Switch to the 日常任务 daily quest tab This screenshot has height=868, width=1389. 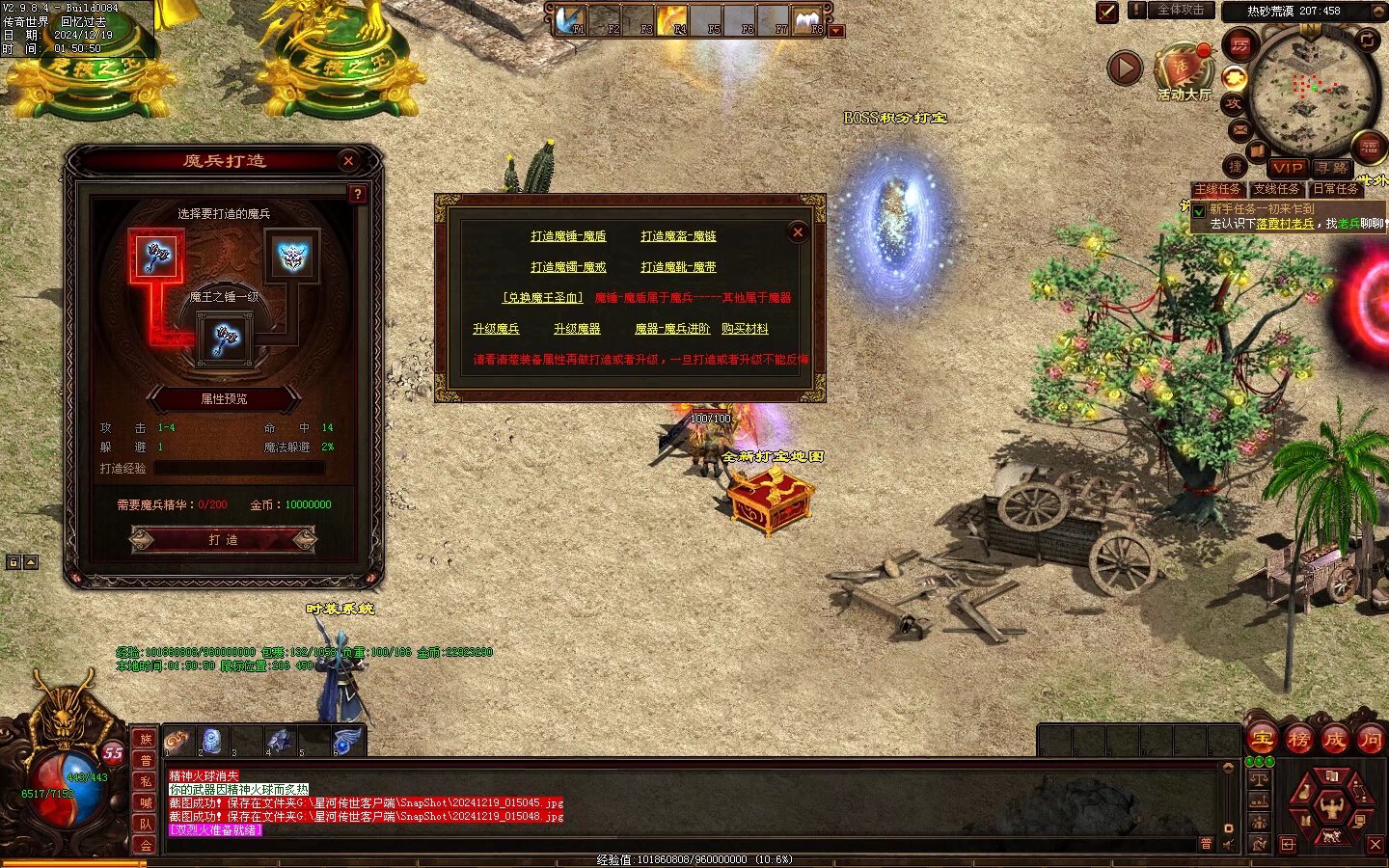tap(1335, 189)
